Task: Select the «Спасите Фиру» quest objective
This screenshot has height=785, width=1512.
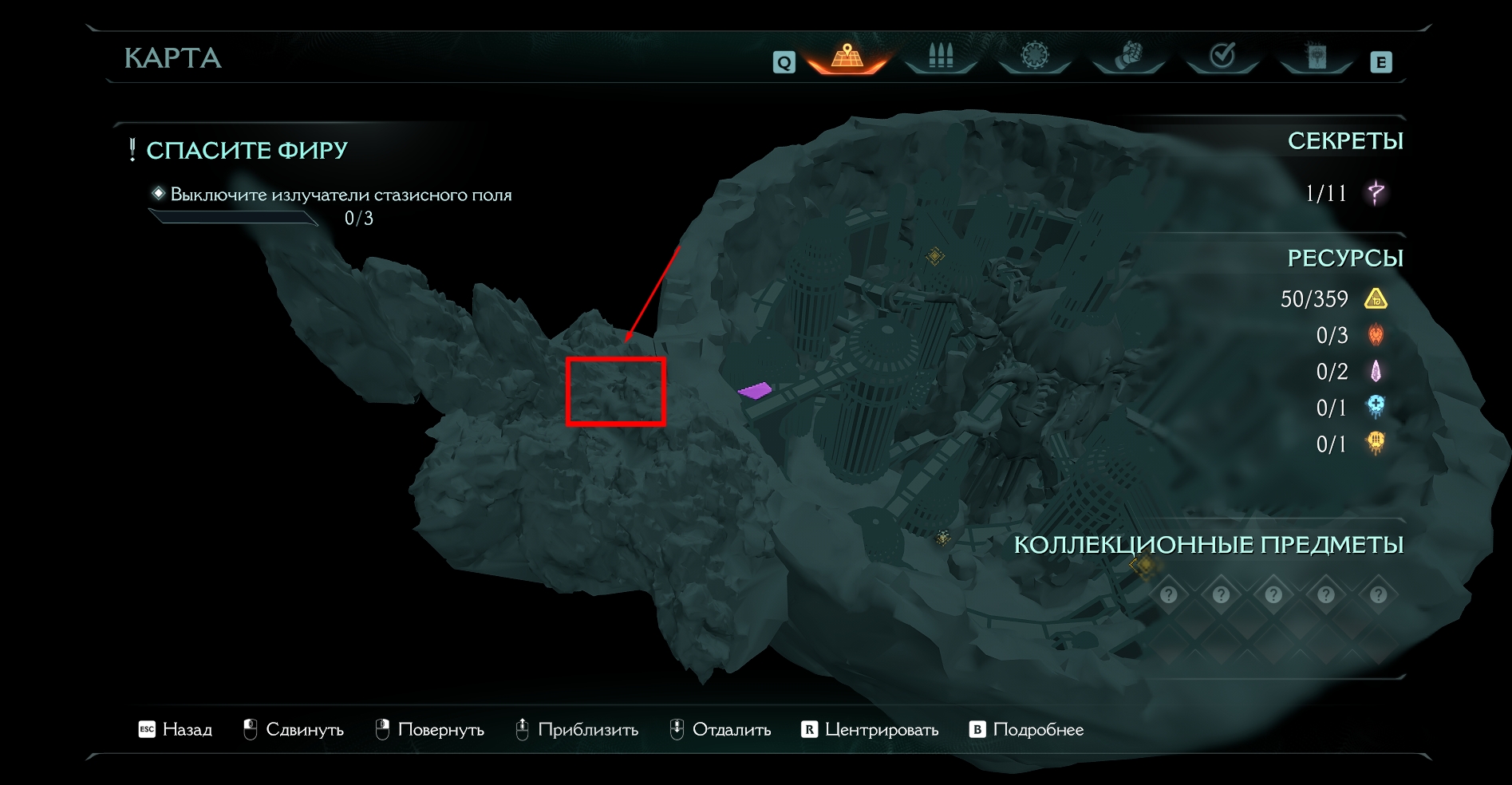Action: pyautogui.click(x=247, y=150)
